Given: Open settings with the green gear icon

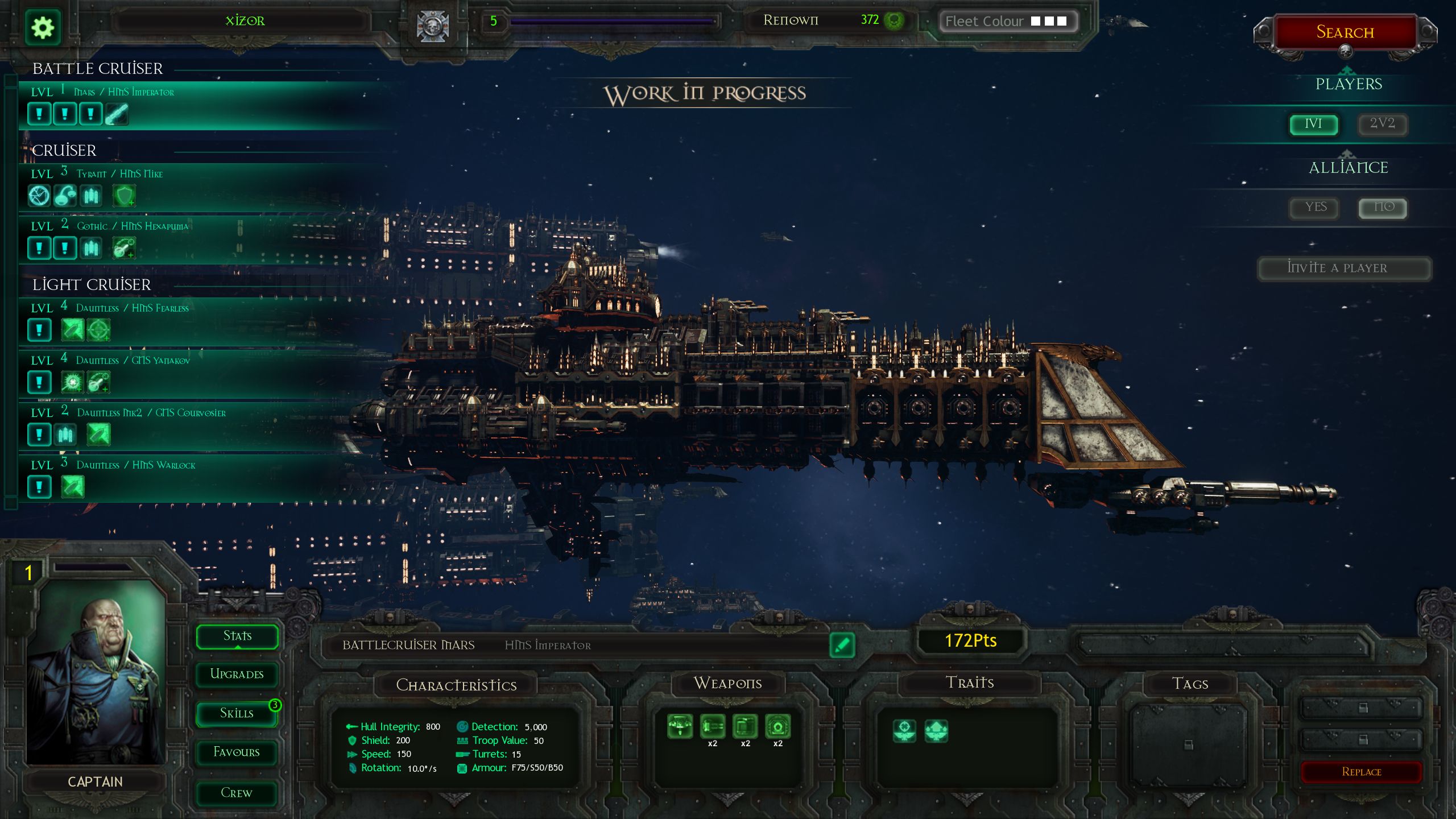Looking at the screenshot, I should (x=43, y=27).
